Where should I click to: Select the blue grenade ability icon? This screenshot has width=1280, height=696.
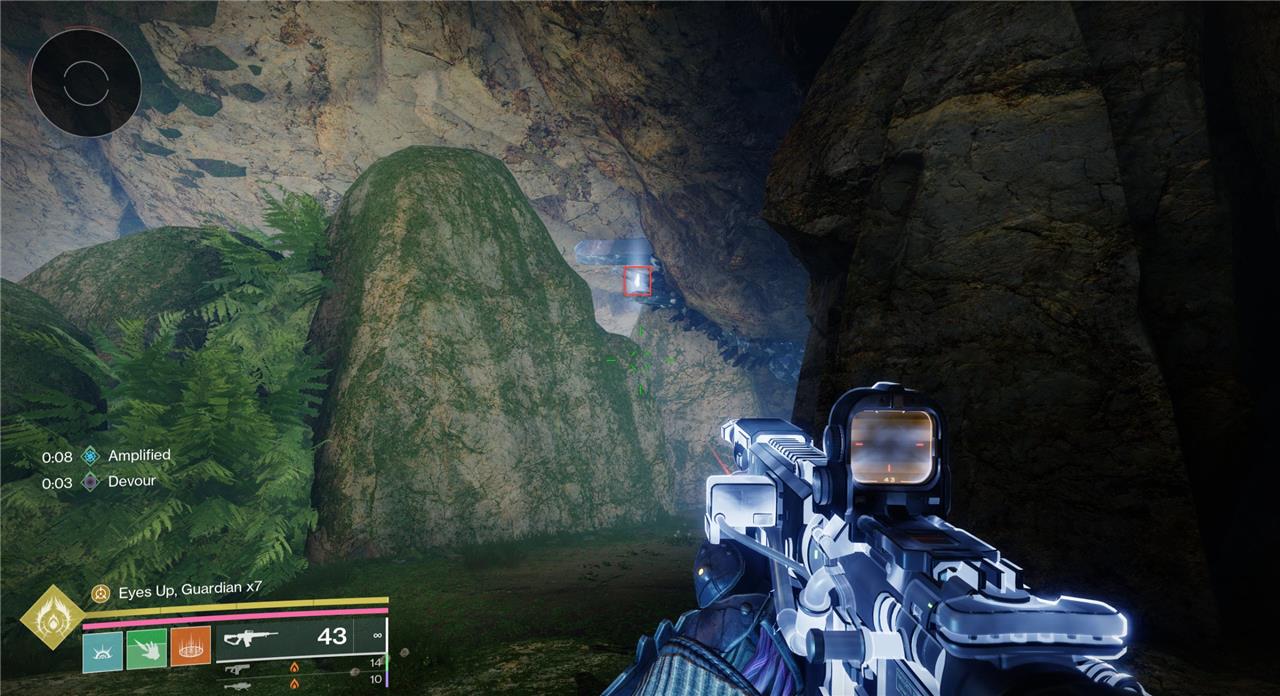[x=102, y=650]
